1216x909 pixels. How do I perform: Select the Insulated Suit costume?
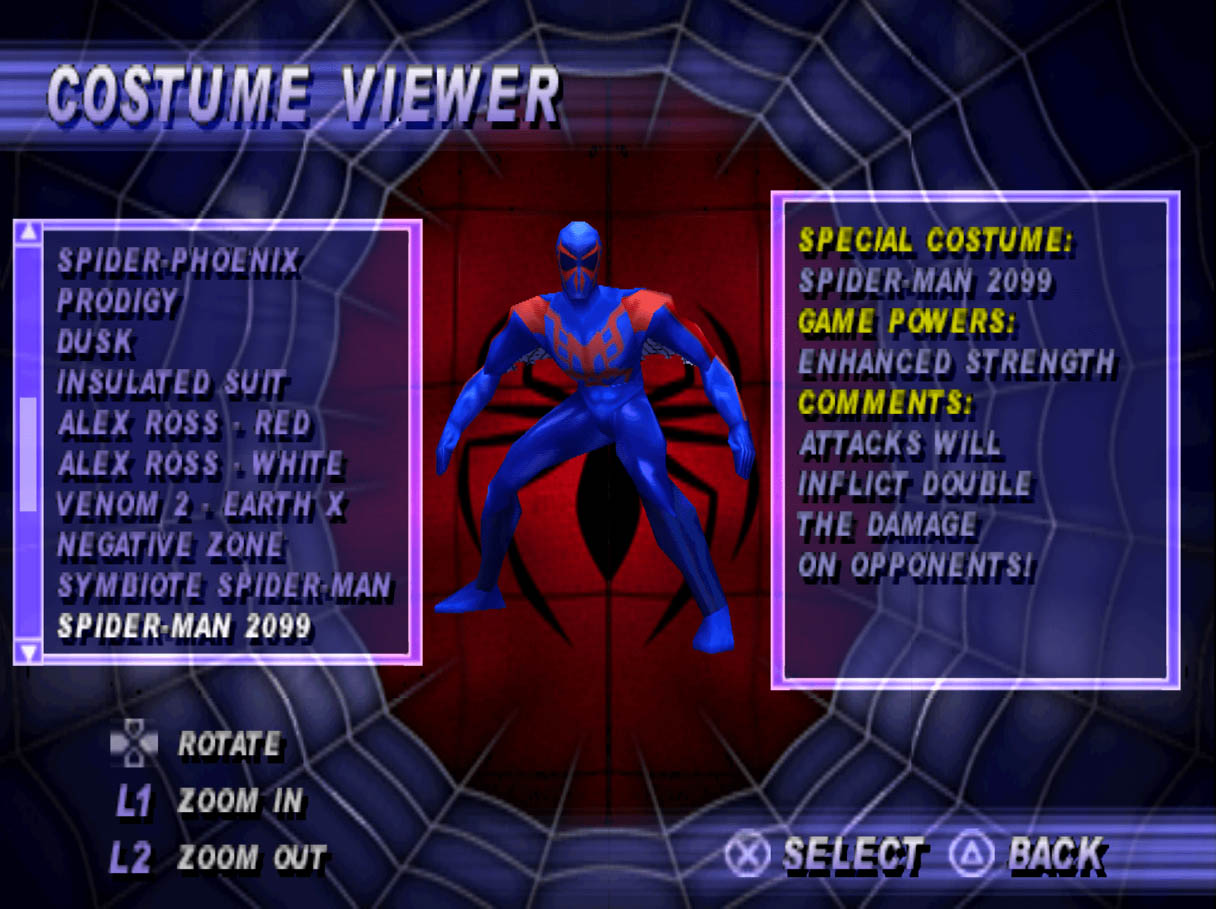[x=172, y=383]
